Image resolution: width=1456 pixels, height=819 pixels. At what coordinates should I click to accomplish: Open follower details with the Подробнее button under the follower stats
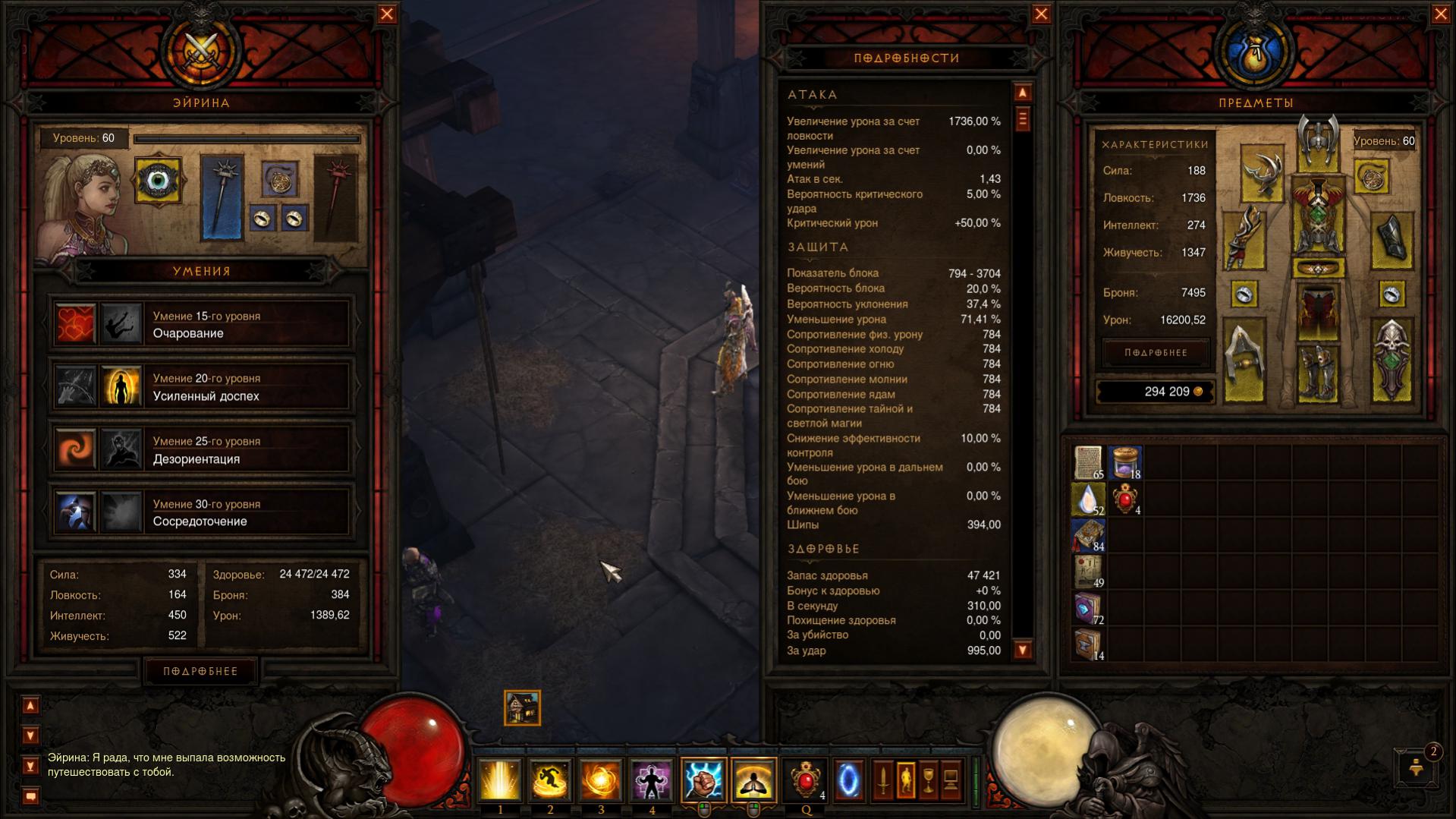coord(201,671)
